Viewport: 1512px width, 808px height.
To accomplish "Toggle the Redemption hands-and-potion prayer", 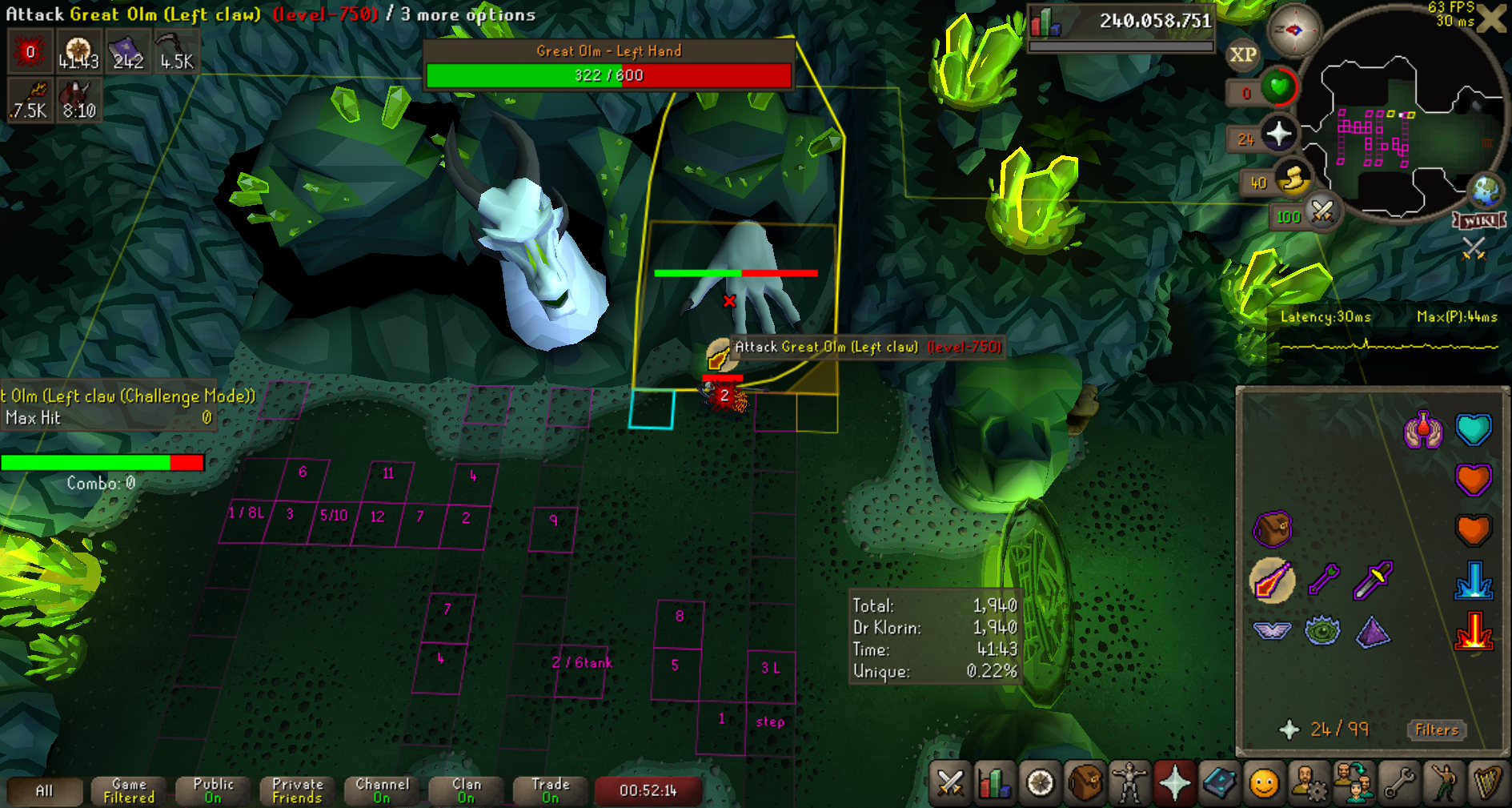I will (x=1423, y=431).
